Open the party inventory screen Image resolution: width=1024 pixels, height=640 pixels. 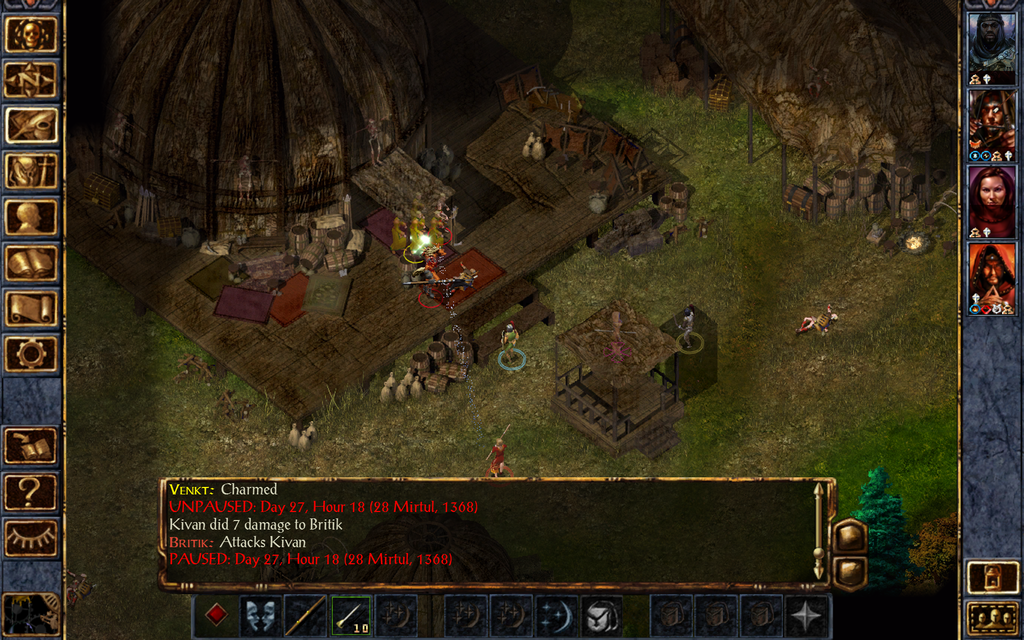point(30,172)
